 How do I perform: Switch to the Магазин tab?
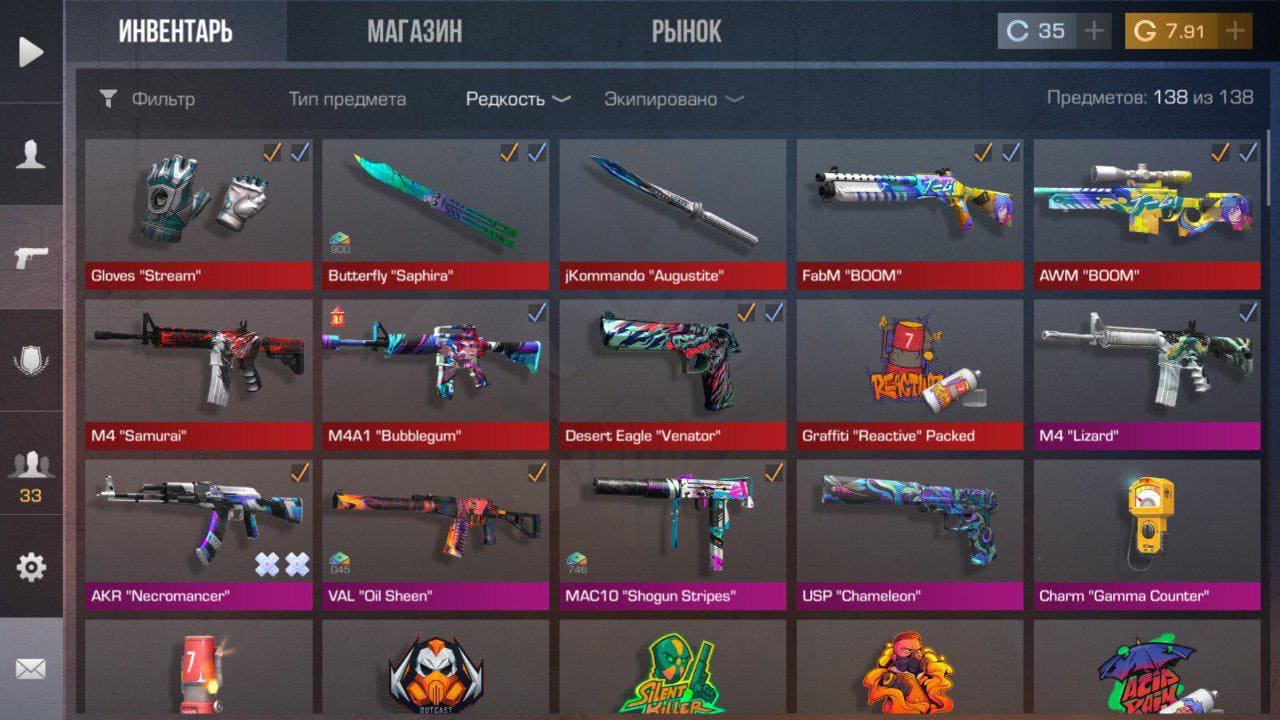coord(414,32)
